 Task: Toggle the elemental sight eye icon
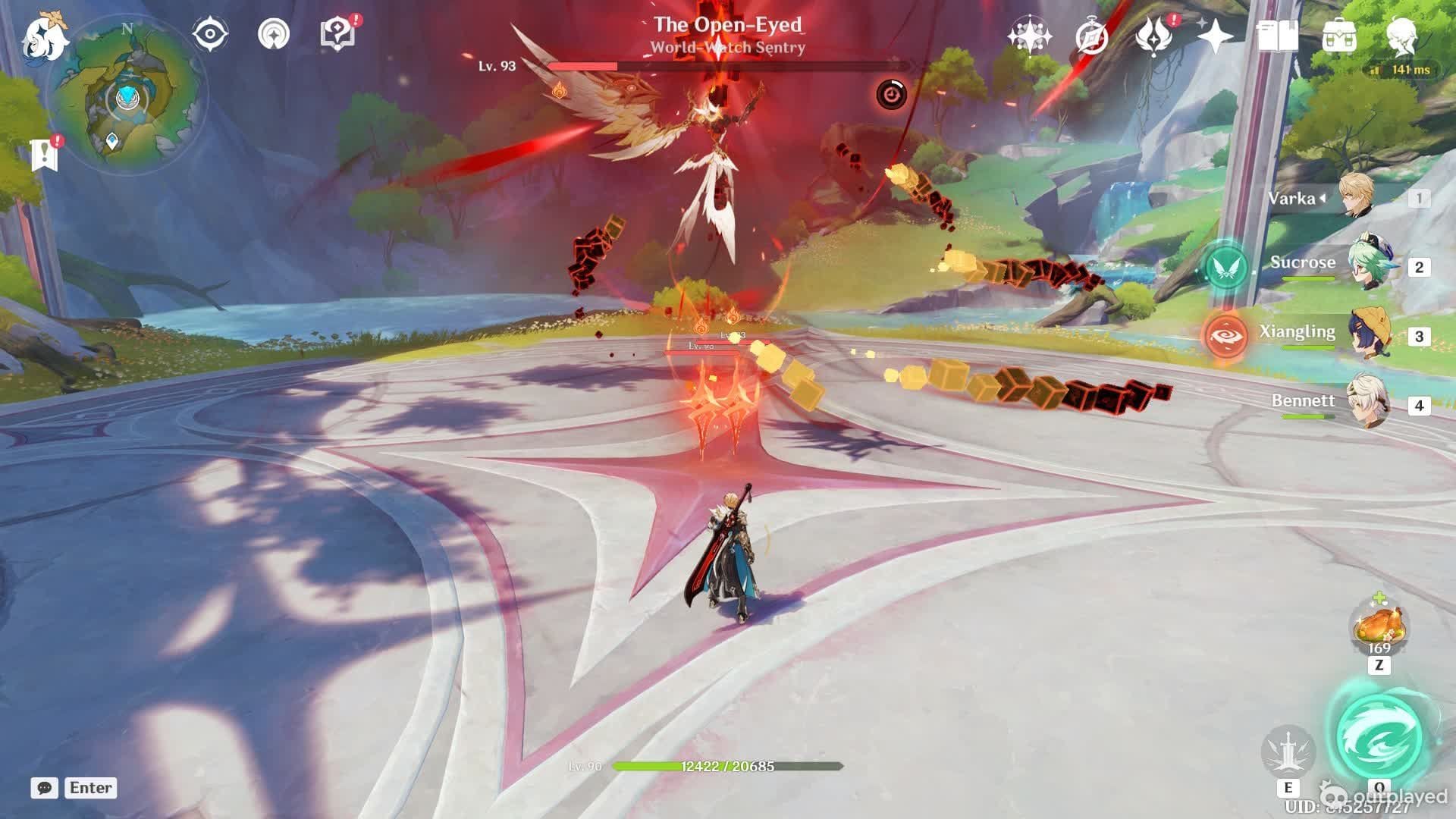(x=210, y=35)
